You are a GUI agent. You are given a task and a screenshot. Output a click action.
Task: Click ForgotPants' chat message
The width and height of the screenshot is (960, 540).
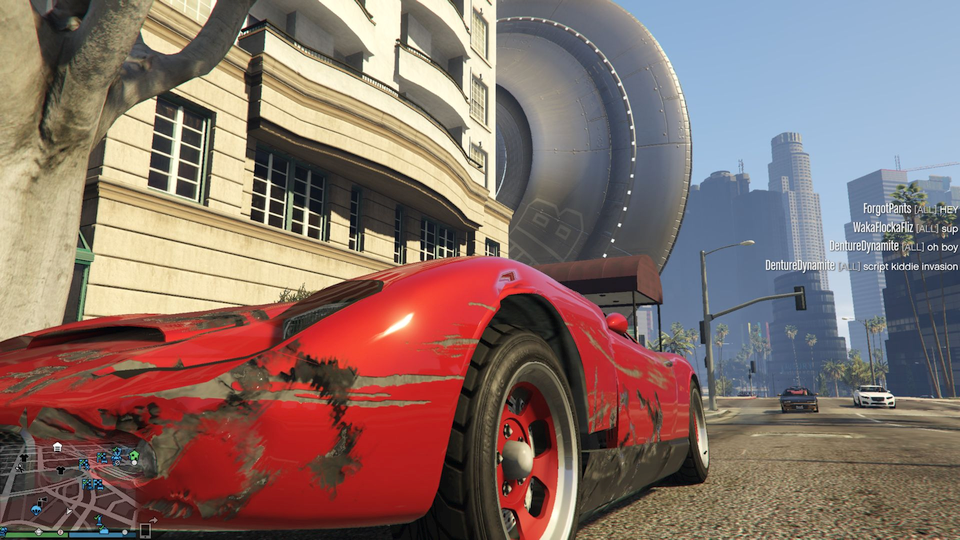(910, 209)
